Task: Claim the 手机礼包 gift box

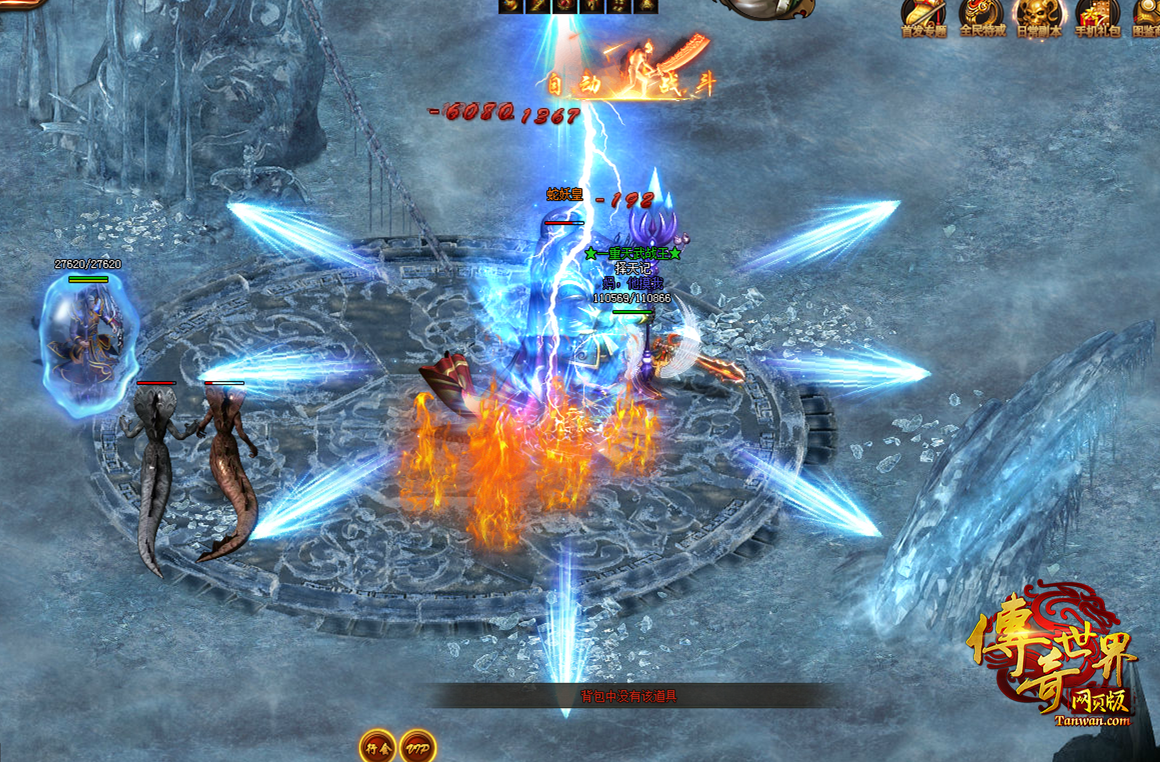Action: pyautogui.click(x=1097, y=15)
